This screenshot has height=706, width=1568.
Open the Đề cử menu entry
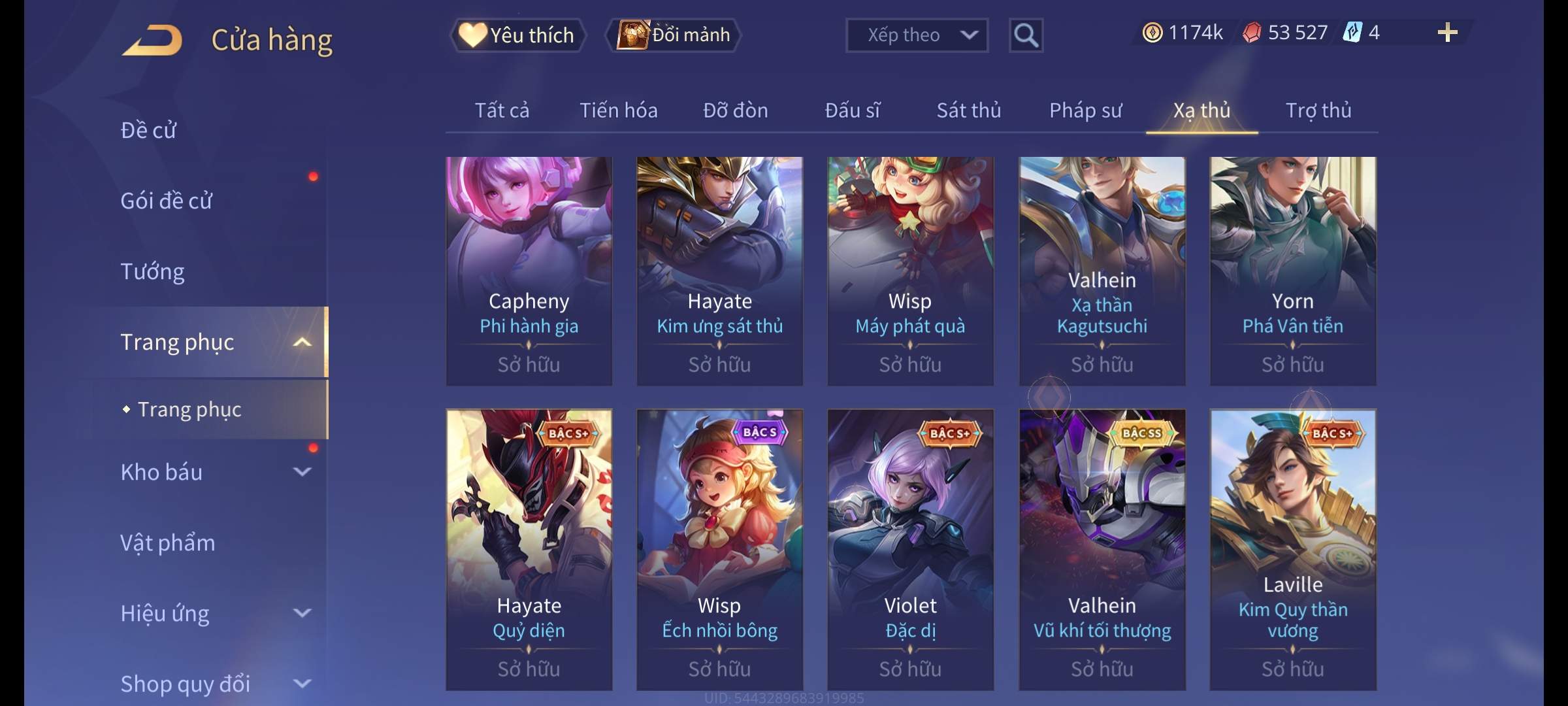tap(148, 130)
